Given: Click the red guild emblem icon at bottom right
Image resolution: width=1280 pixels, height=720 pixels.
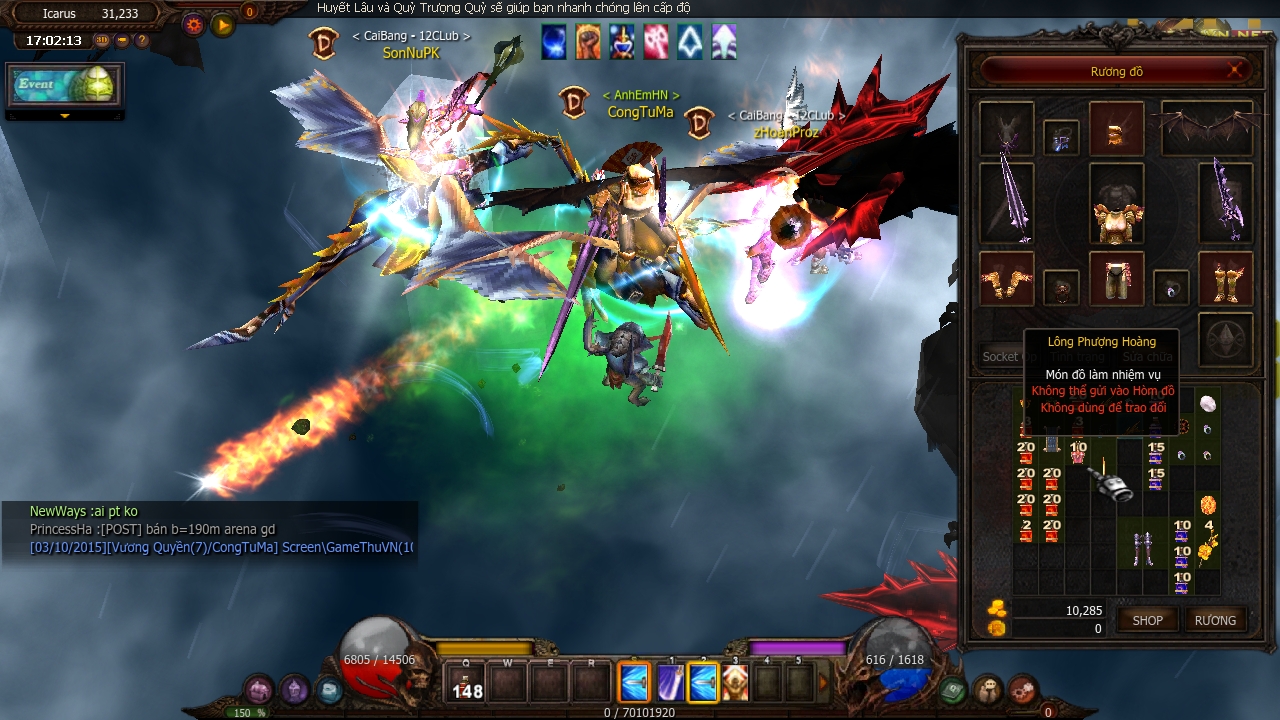Looking at the screenshot, I should (1025, 690).
